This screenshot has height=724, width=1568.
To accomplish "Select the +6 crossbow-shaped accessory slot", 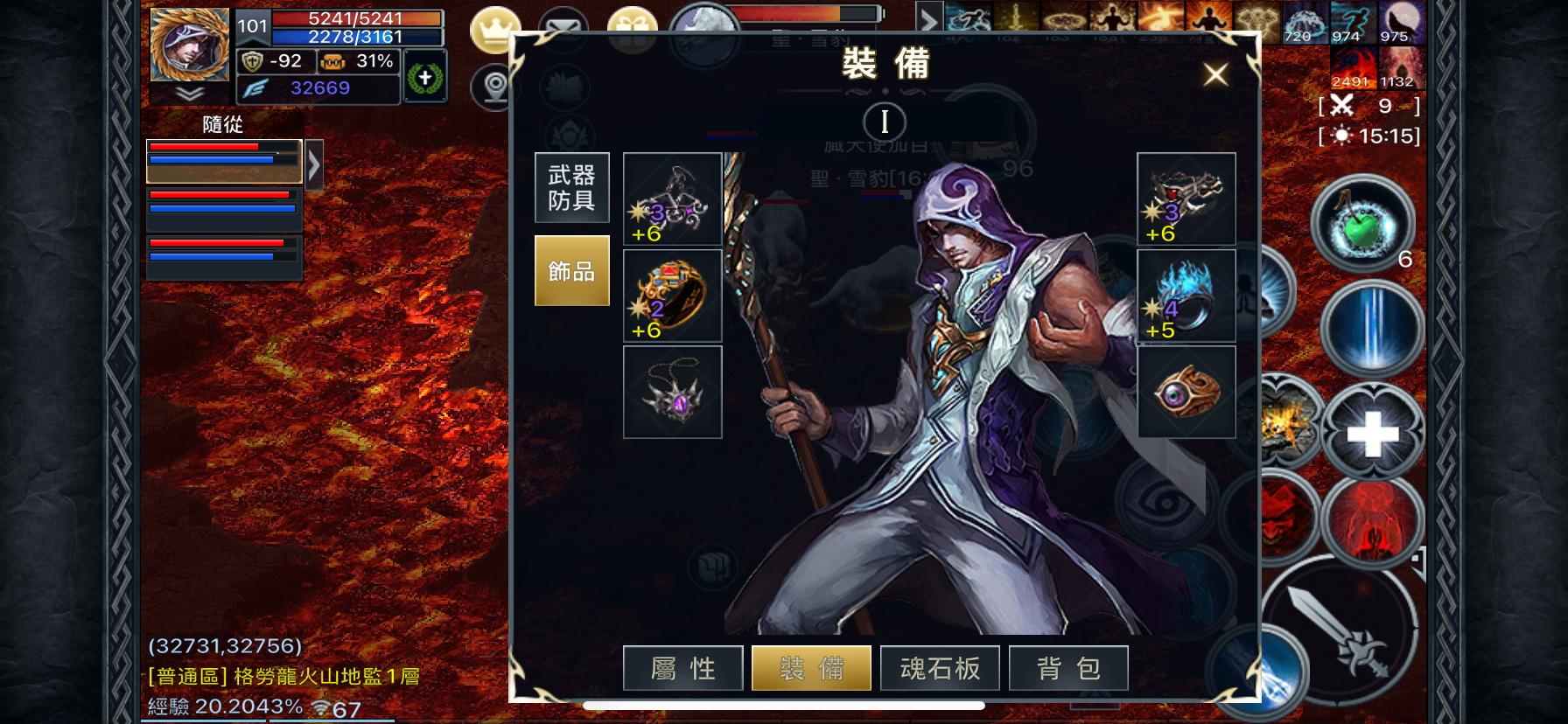I will pos(1186,199).
